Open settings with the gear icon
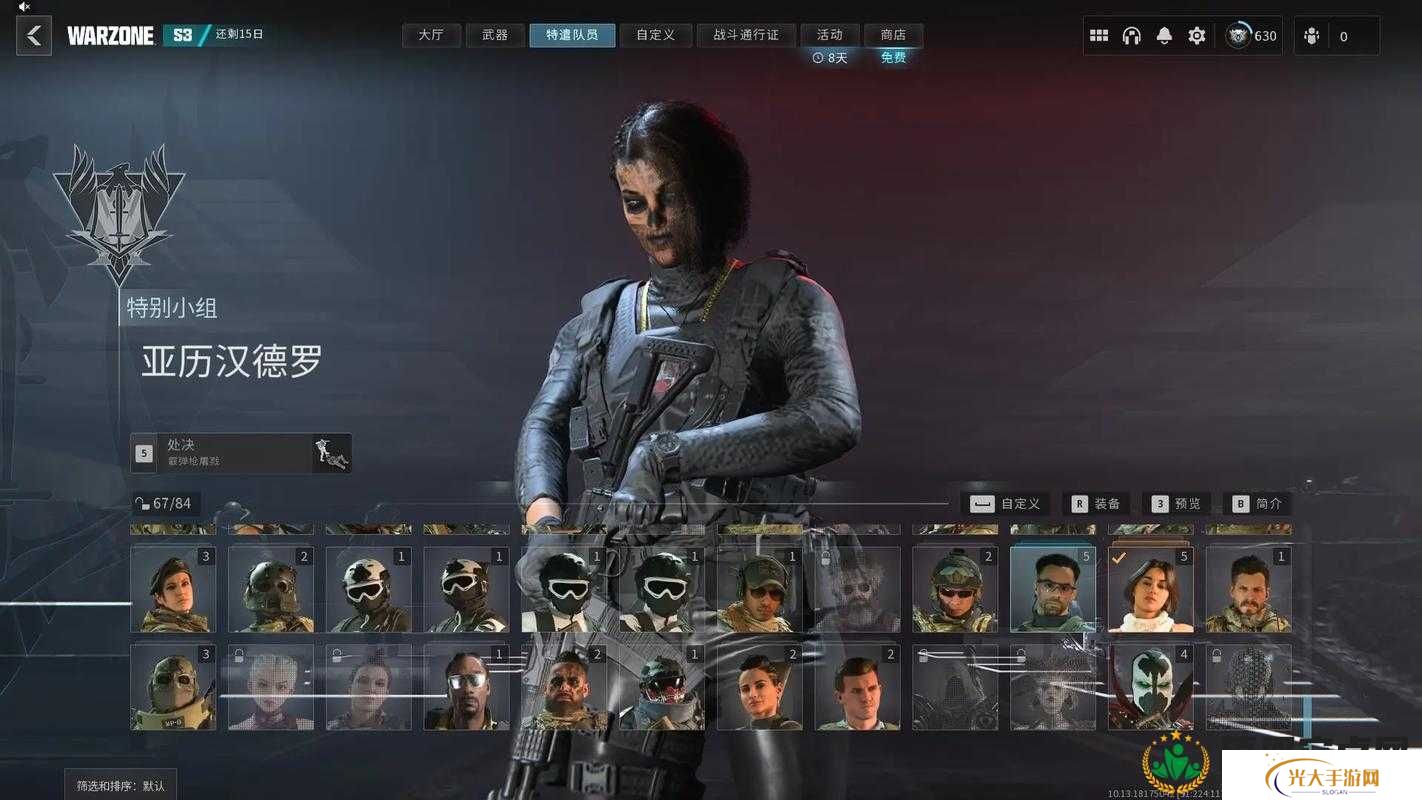Image resolution: width=1422 pixels, height=800 pixels. pos(1197,36)
